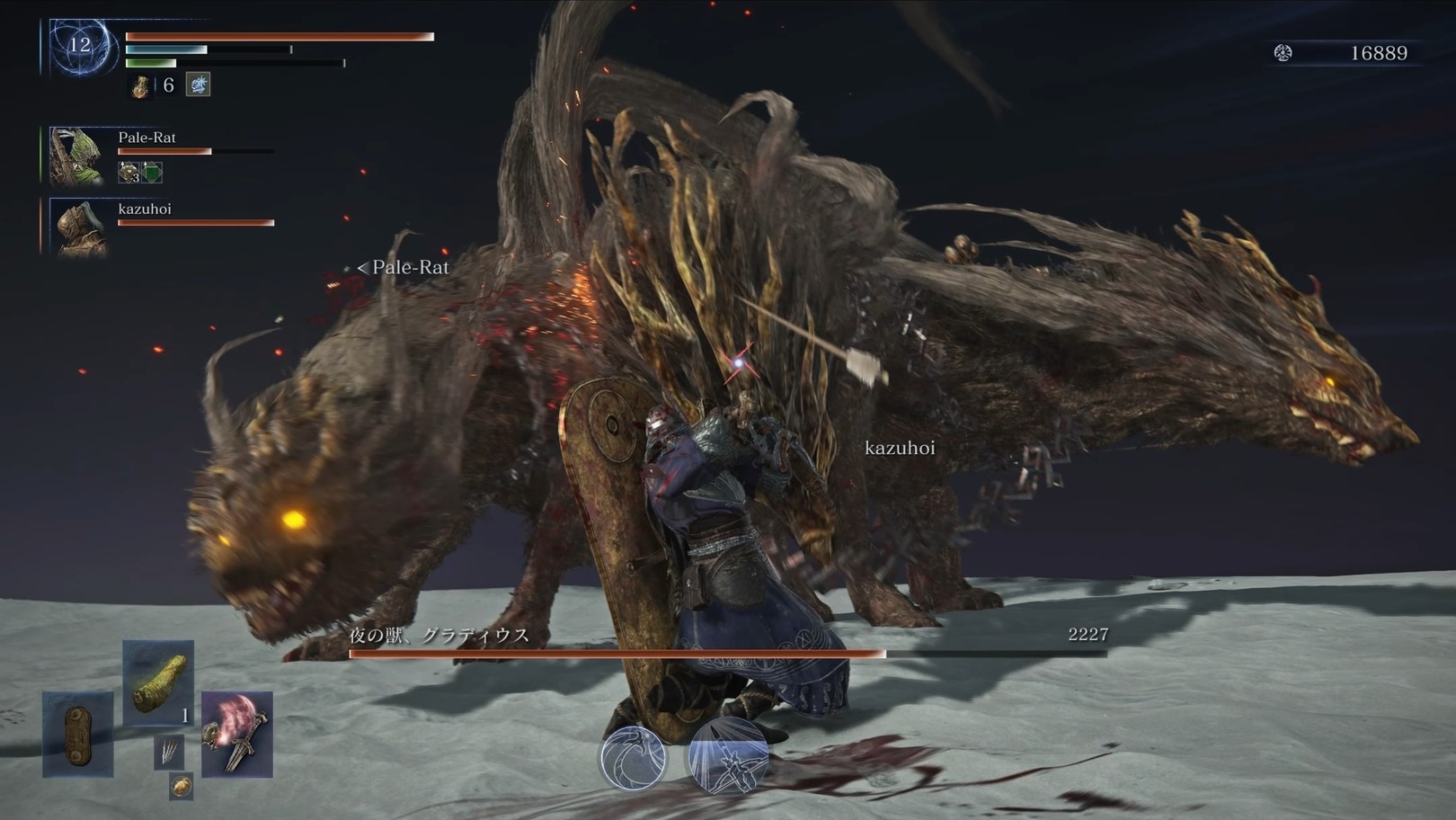The image size is (1456, 820).
Task: Click Pale-Rat's stacked buff icon showing 3
Action: 130,172
